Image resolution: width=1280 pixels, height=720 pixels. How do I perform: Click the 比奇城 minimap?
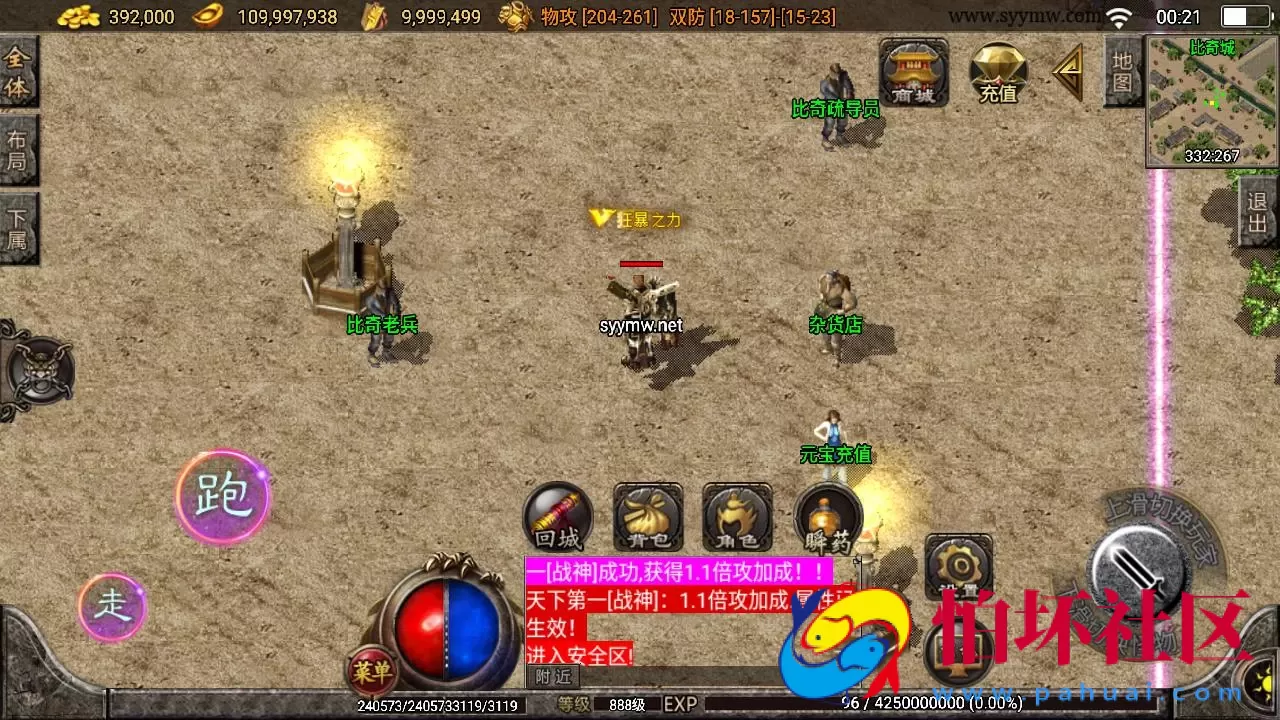pyautogui.click(x=1210, y=100)
